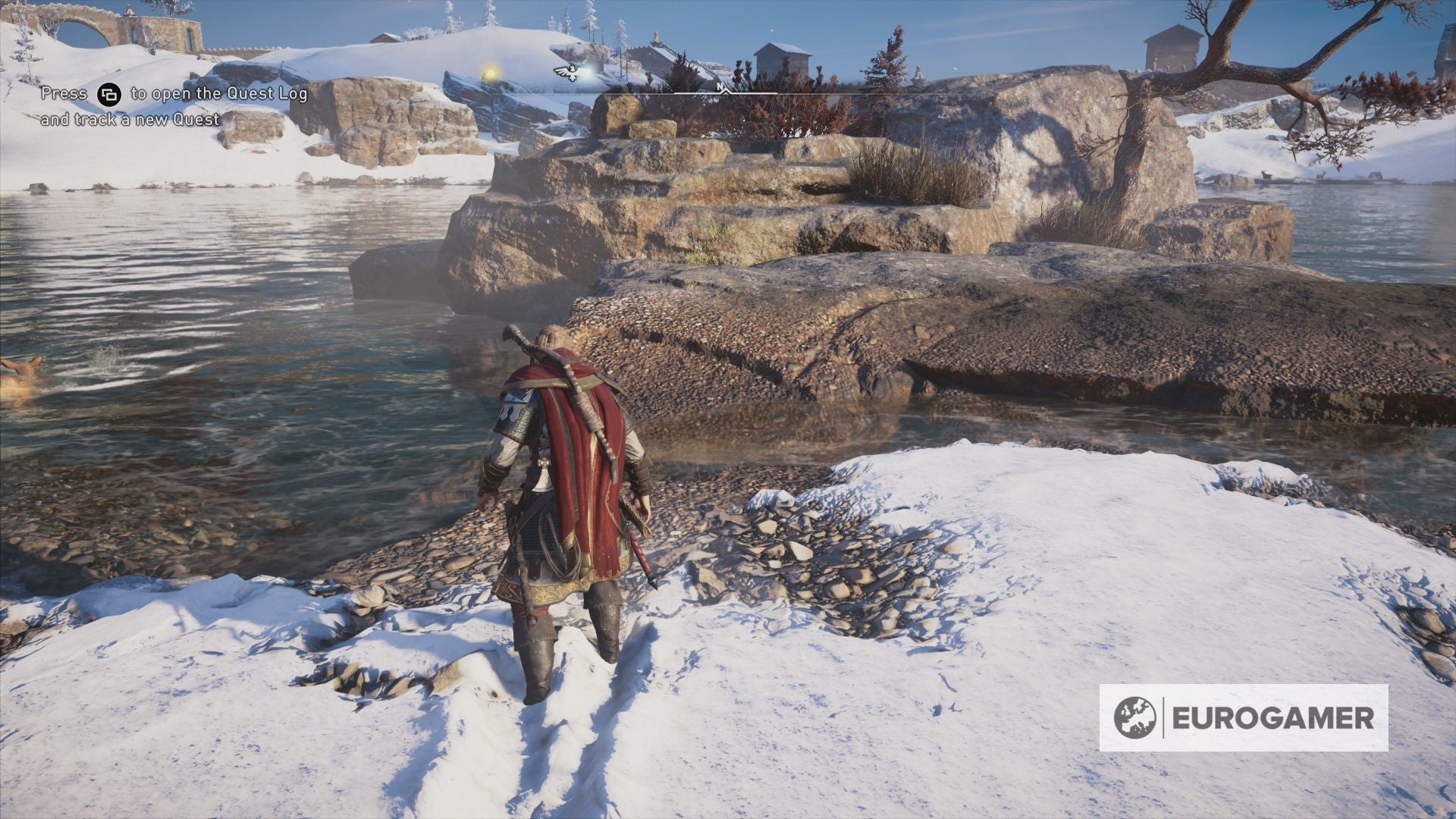Click the white arrow beneath the compass bar

click(726, 93)
